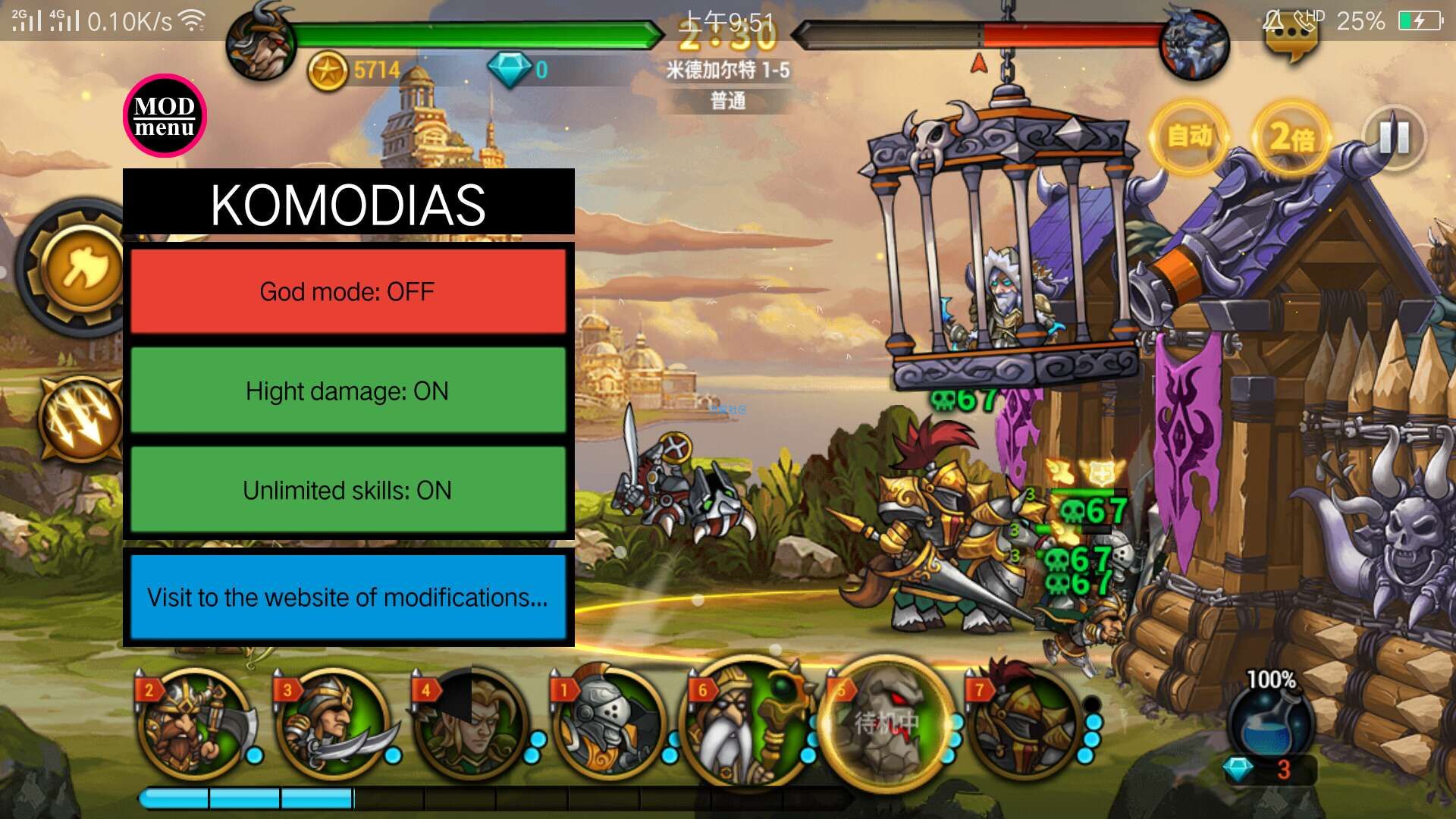Enable auto battle with the 自动 button
This screenshot has width=1456, height=819.
tap(1188, 136)
